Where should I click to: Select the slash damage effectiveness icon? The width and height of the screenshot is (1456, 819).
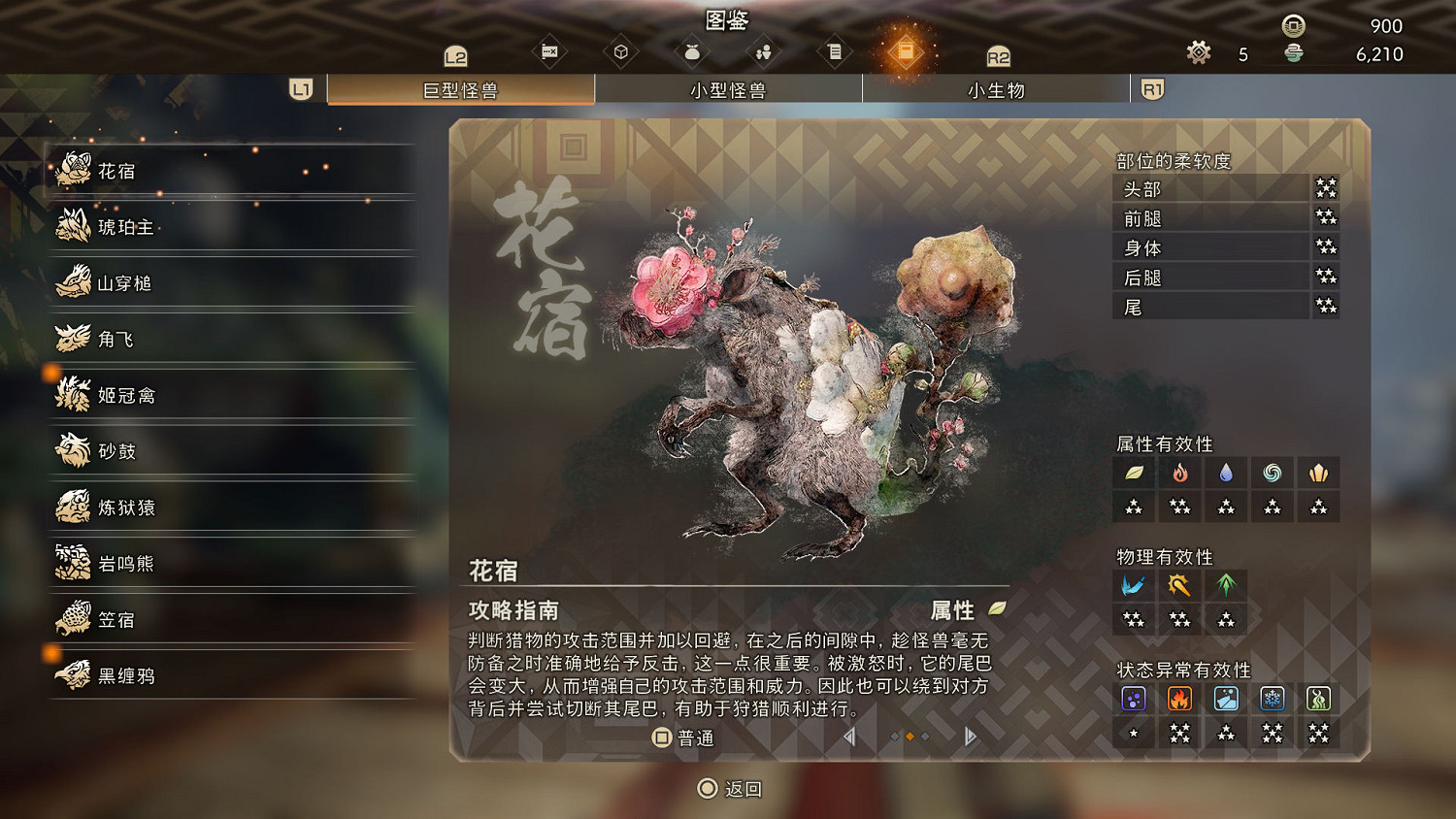click(x=1134, y=584)
